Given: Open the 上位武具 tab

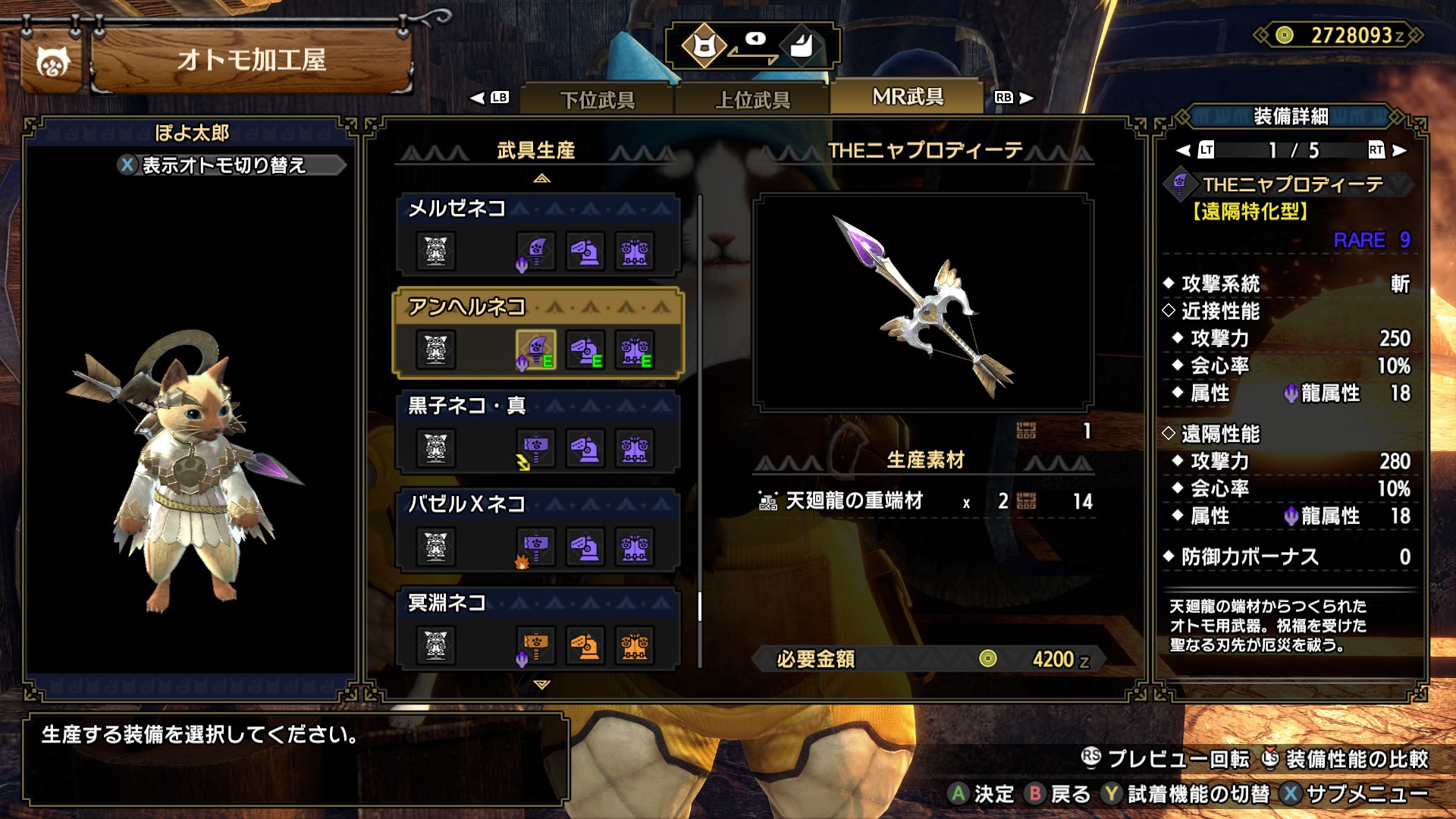Looking at the screenshot, I should click(x=752, y=99).
